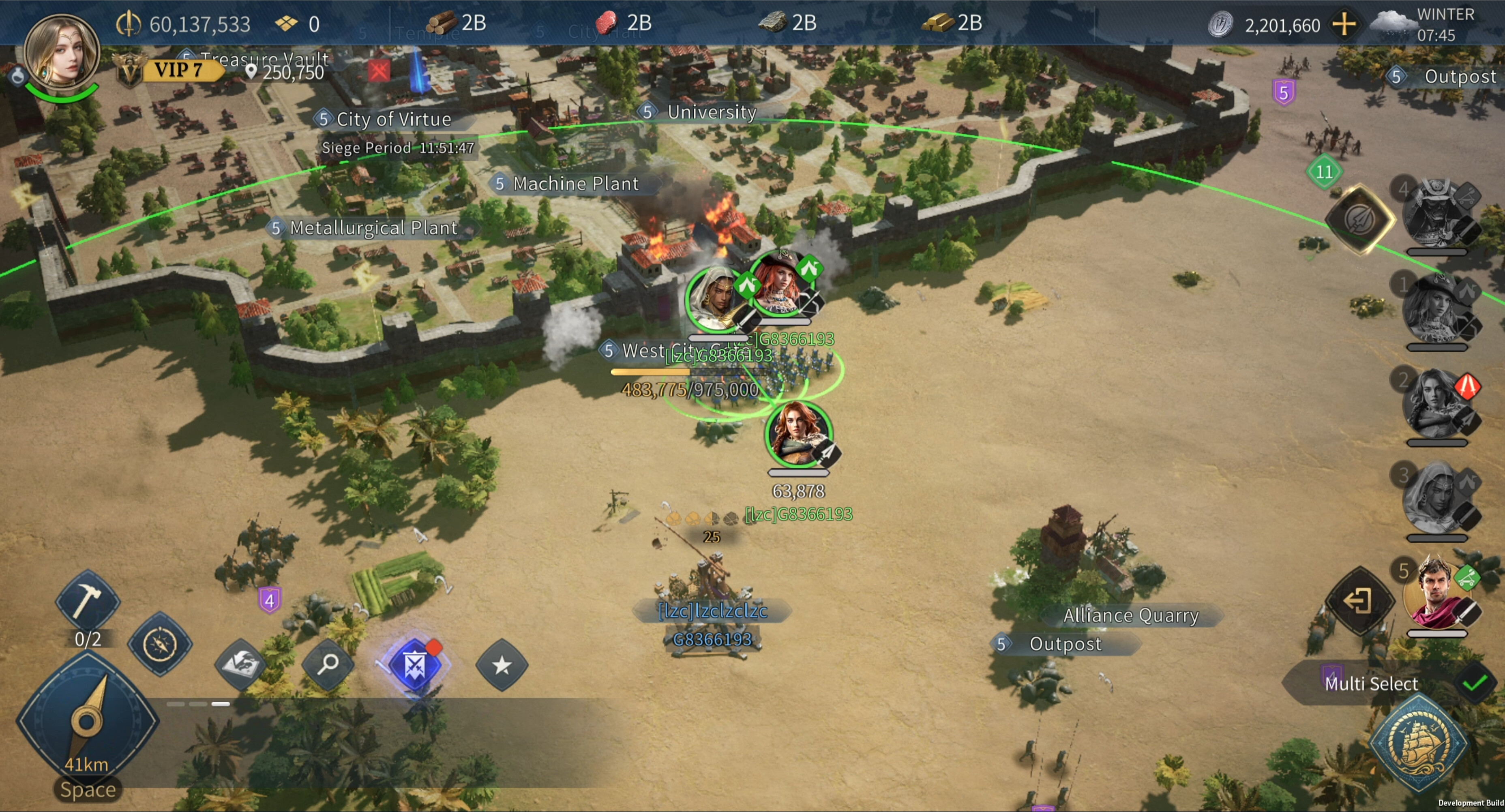This screenshot has height=812, width=1505.
Task: Open the sailing ship emblem button
Action: click(x=1418, y=743)
